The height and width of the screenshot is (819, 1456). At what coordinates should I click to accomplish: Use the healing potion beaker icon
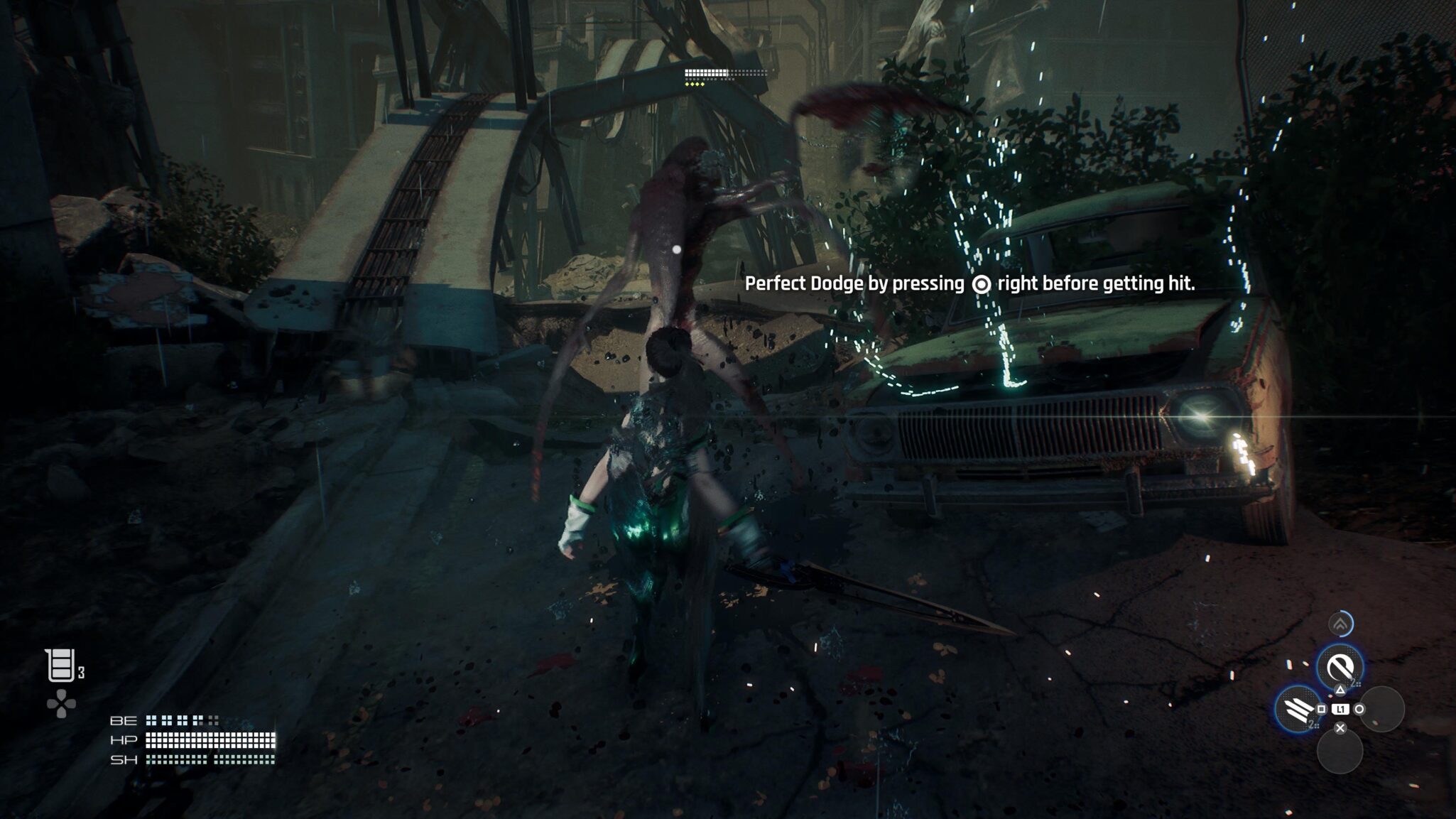pyautogui.click(x=60, y=666)
